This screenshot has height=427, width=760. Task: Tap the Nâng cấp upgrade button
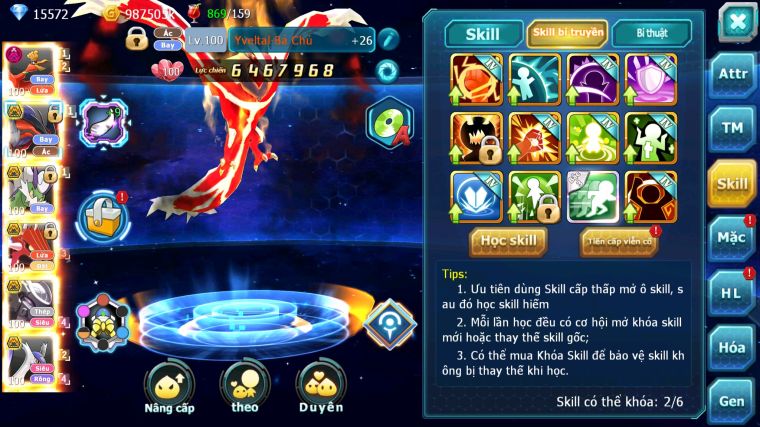pyautogui.click(x=169, y=389)
